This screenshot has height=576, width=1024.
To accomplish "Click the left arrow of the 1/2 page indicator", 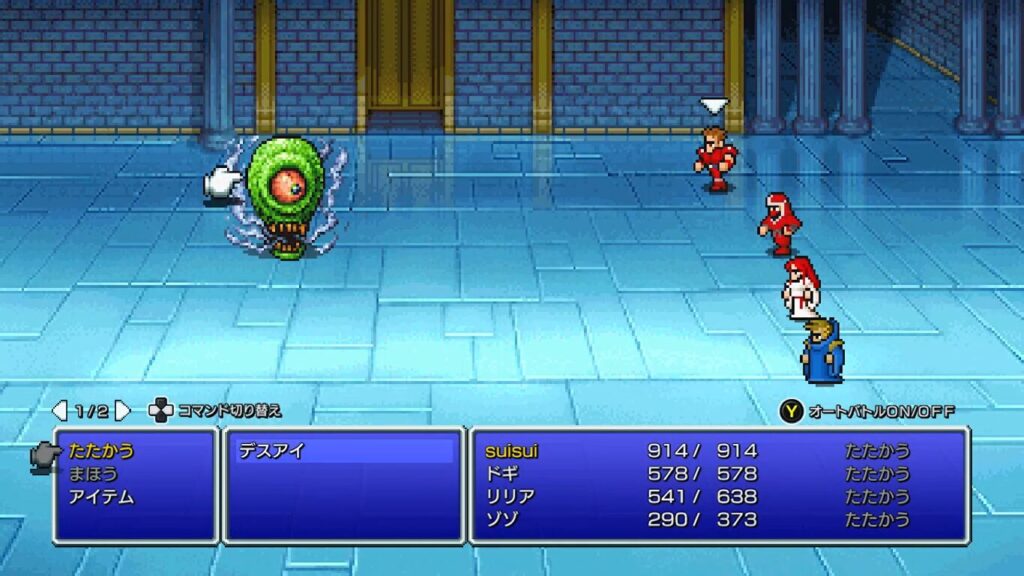I will point(60,410).
